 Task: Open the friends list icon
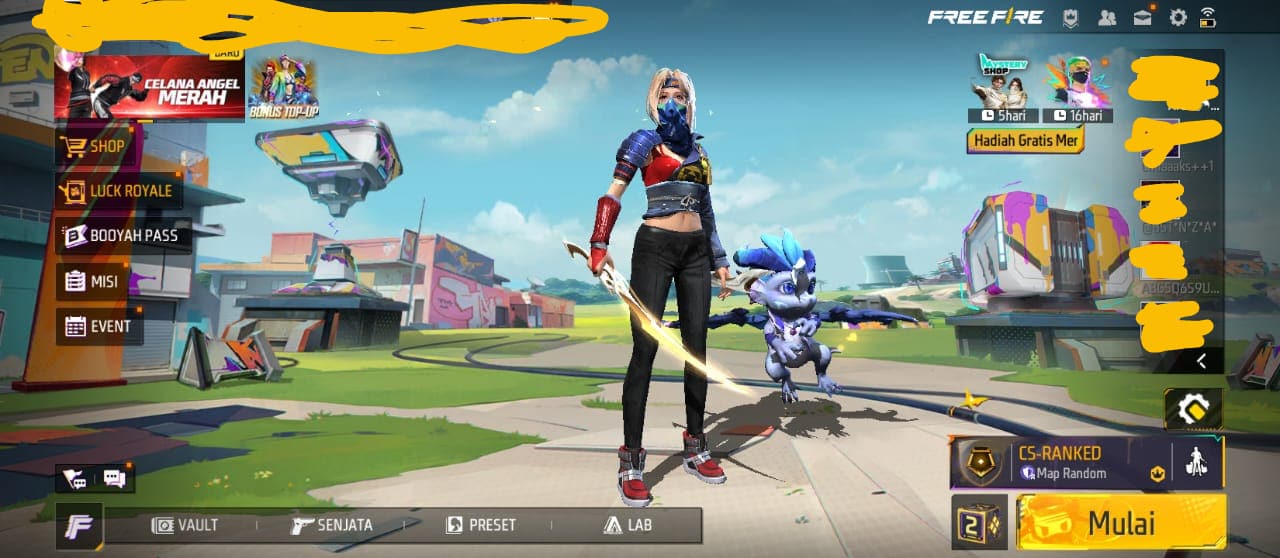click(1107, 17)
